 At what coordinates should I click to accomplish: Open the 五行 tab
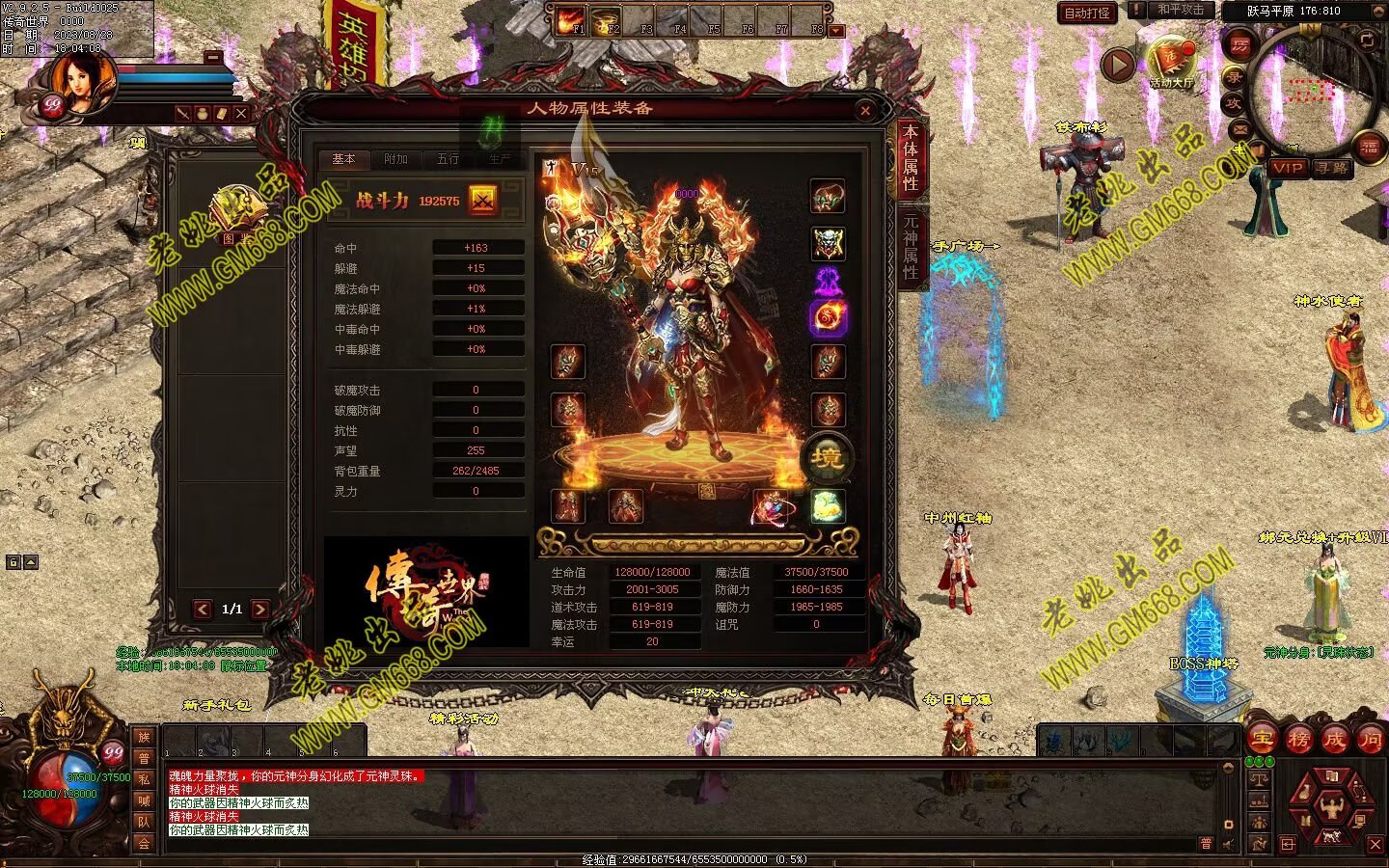(x=448, y=159)
